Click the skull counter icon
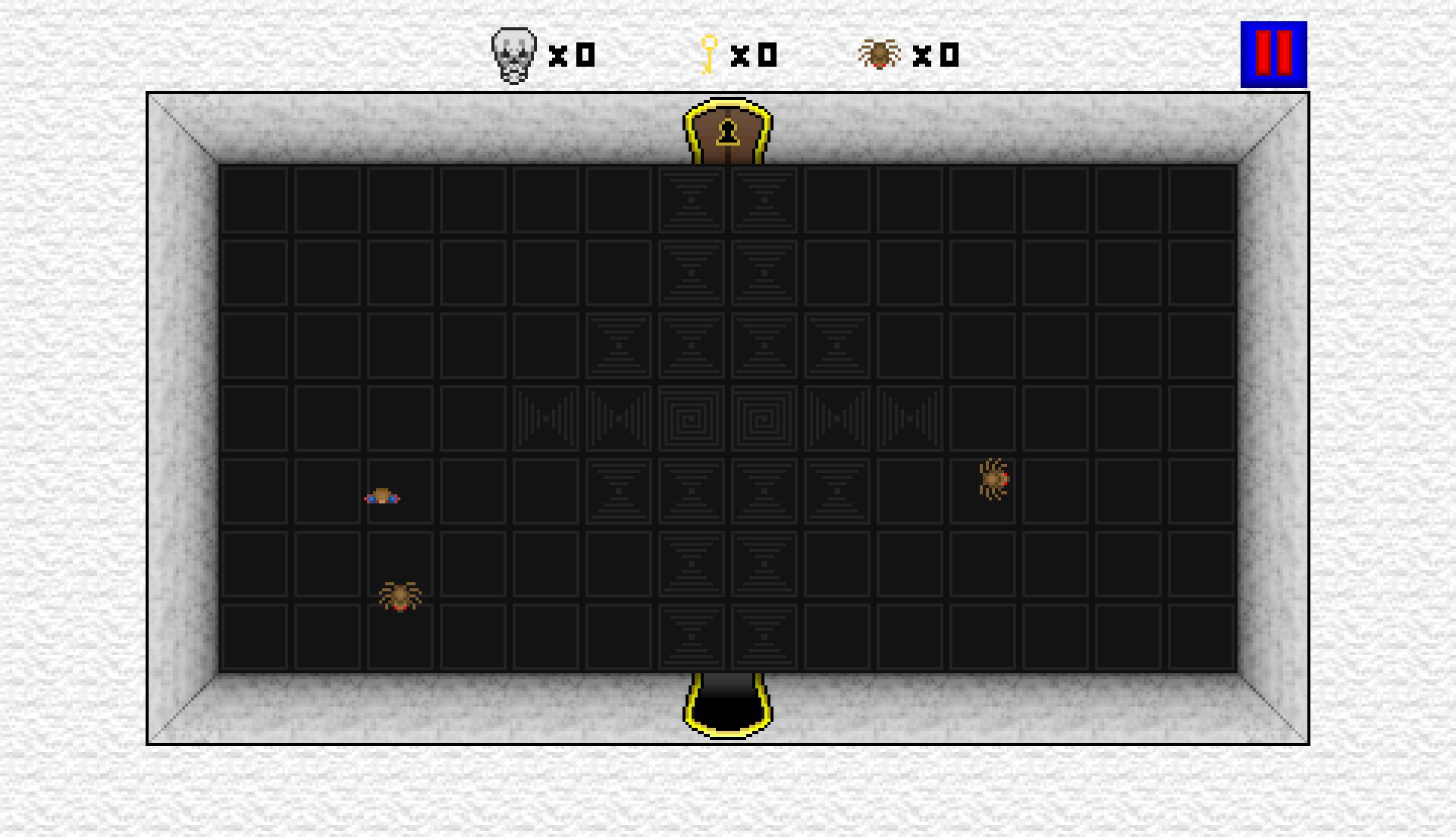This screenshot has width=1456, height=837. pyautogui.click(x=513, y=53)
